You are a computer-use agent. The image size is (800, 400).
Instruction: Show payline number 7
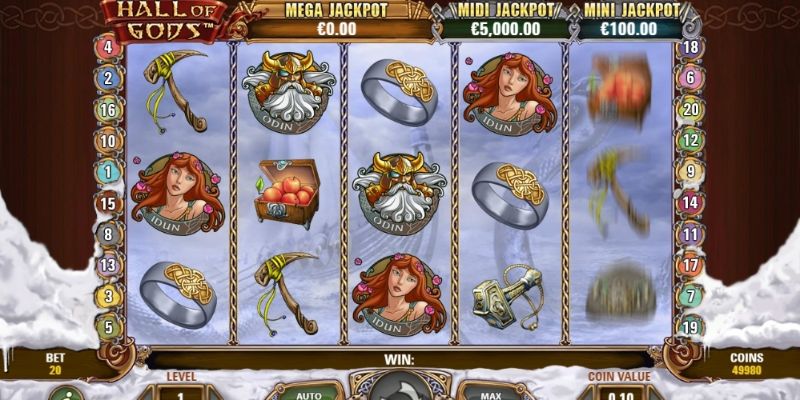pyautogui.click(x=688, y=296)
